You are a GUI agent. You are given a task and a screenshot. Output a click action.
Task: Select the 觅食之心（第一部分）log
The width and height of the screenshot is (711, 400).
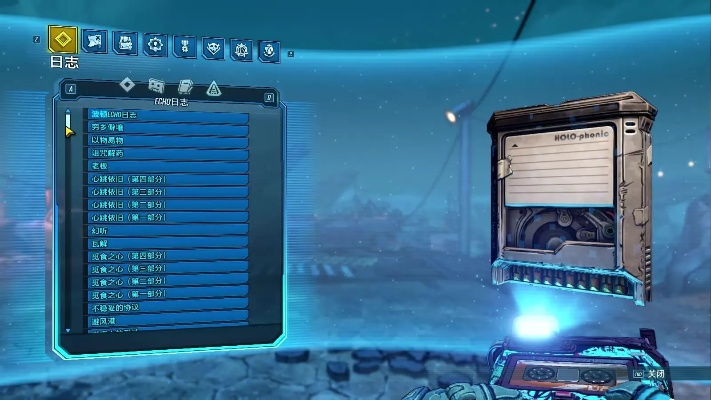point(167,294)
